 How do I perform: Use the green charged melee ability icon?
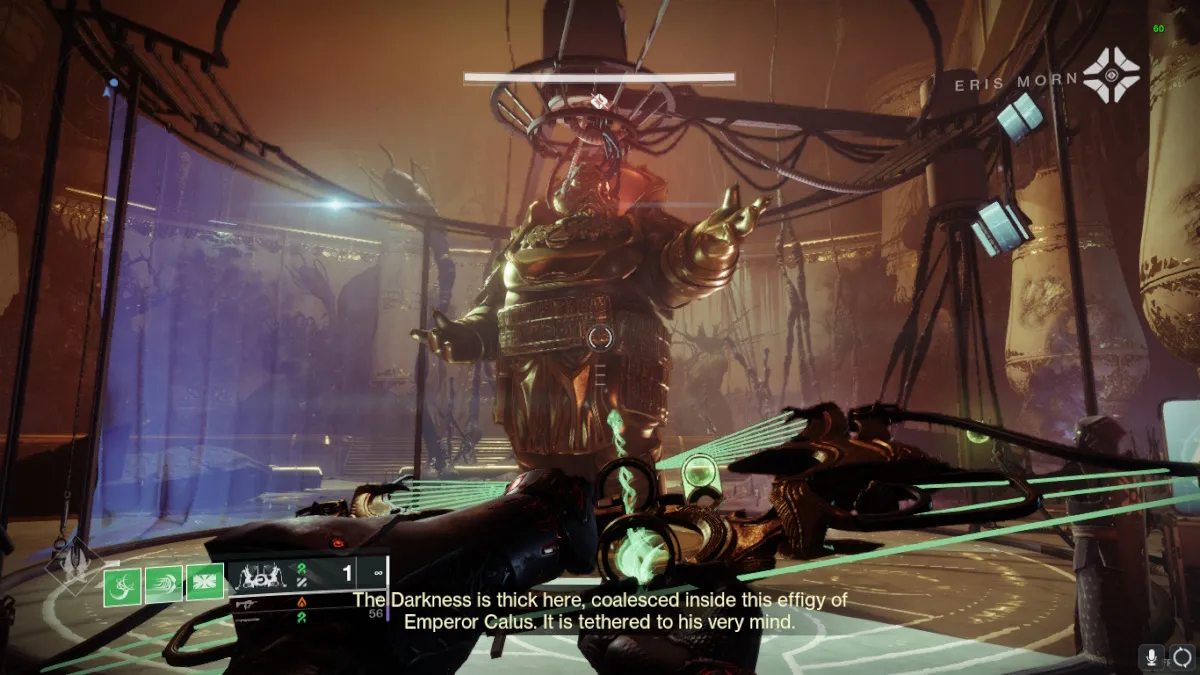coord(164,584)
